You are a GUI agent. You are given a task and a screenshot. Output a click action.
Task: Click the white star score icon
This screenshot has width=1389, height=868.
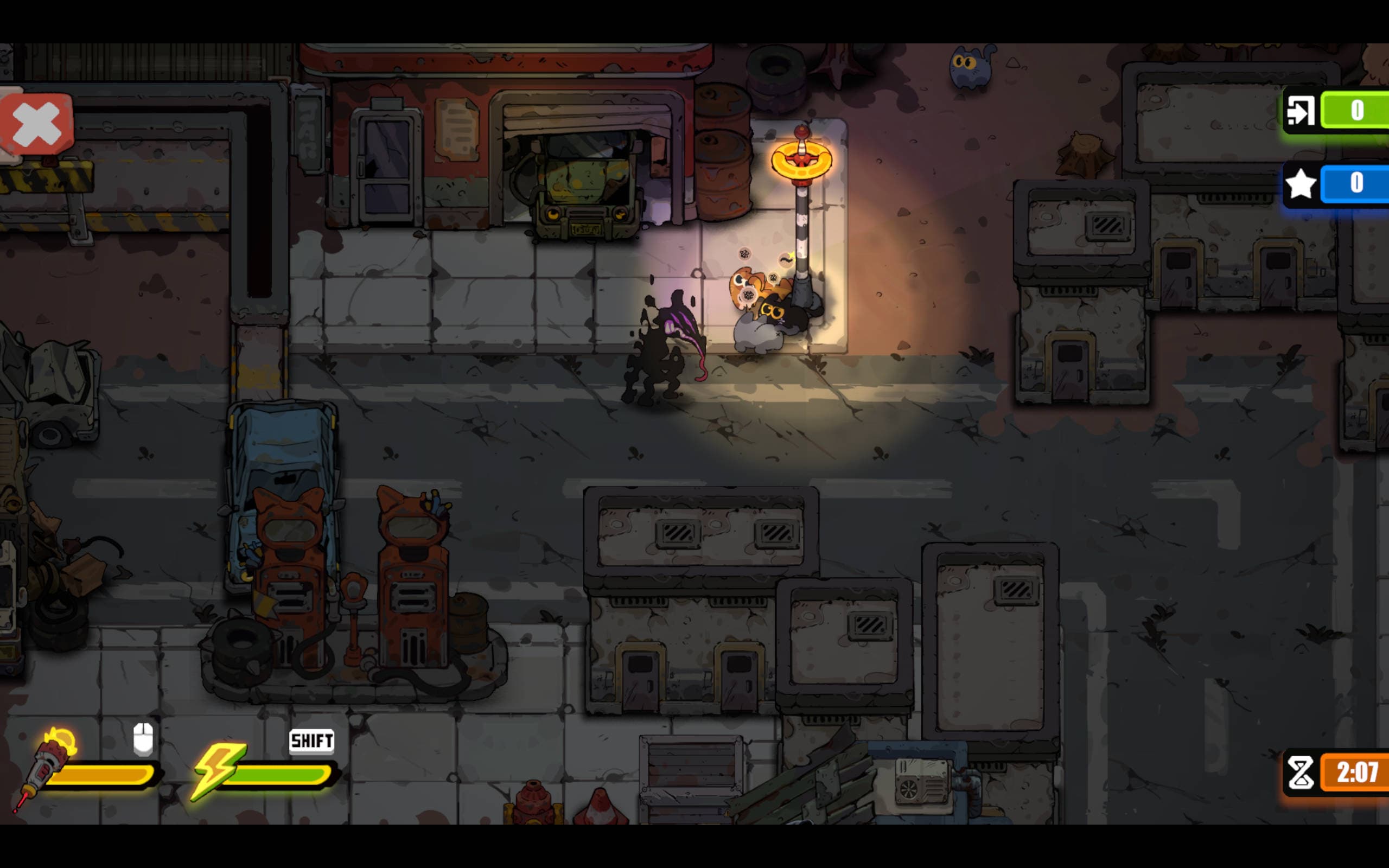1301,184
